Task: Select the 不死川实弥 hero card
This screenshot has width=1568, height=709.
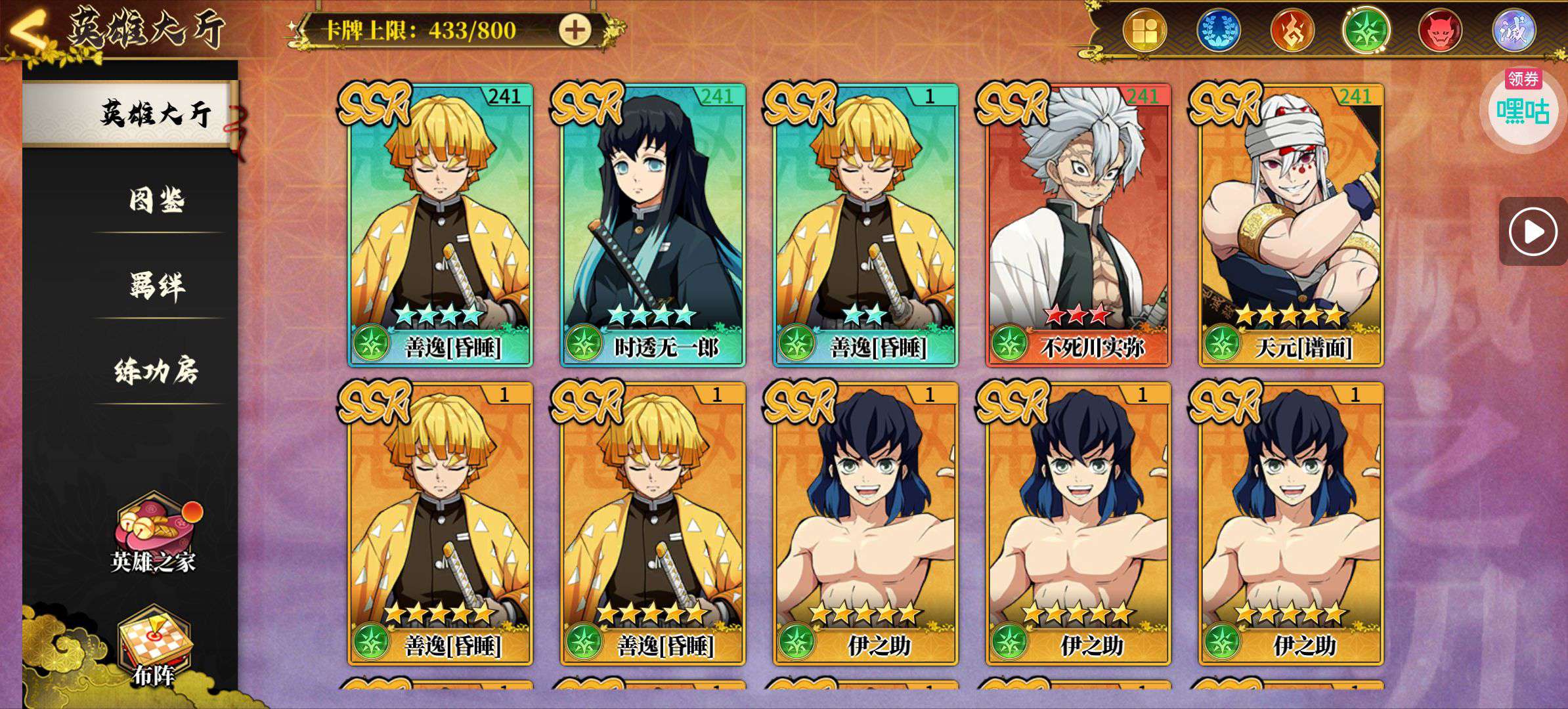Action: pos(1078,225)
